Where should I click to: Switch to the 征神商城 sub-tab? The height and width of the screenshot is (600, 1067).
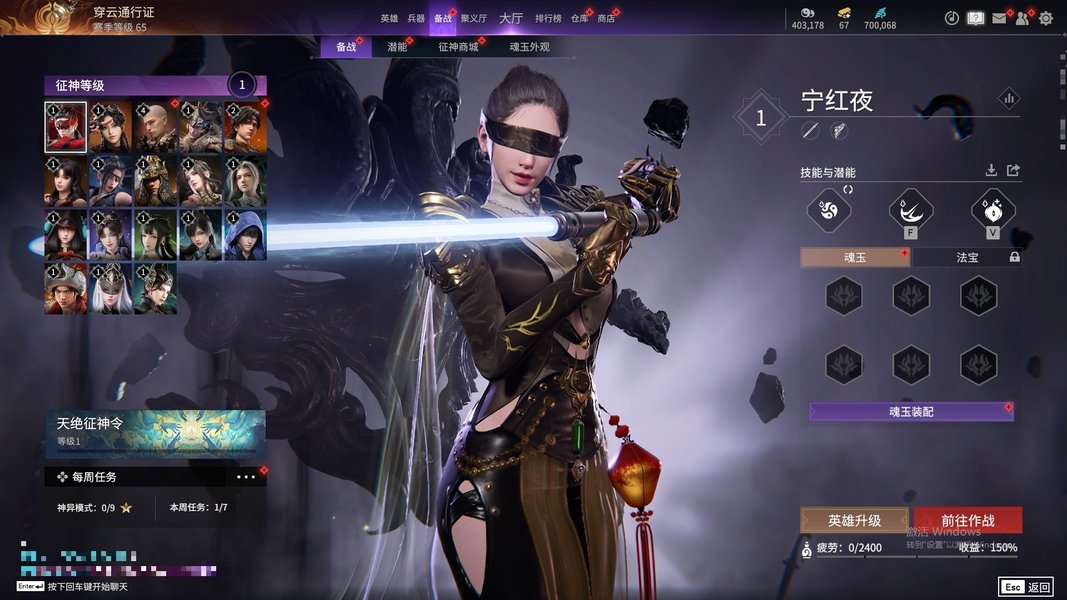coord(458,47)
